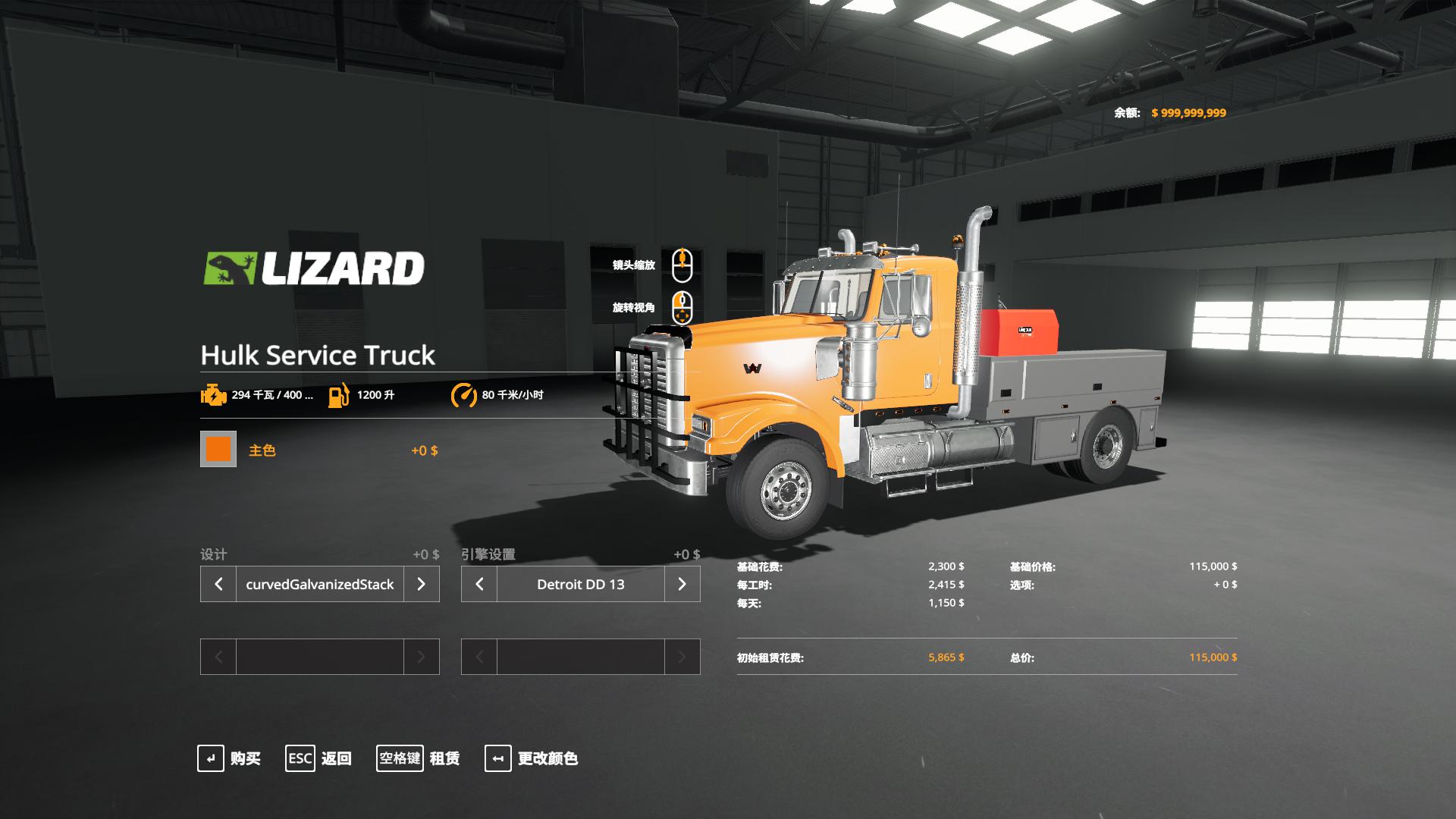
Task: Lease the truck with 租赁
Action: tap(419, 758)
